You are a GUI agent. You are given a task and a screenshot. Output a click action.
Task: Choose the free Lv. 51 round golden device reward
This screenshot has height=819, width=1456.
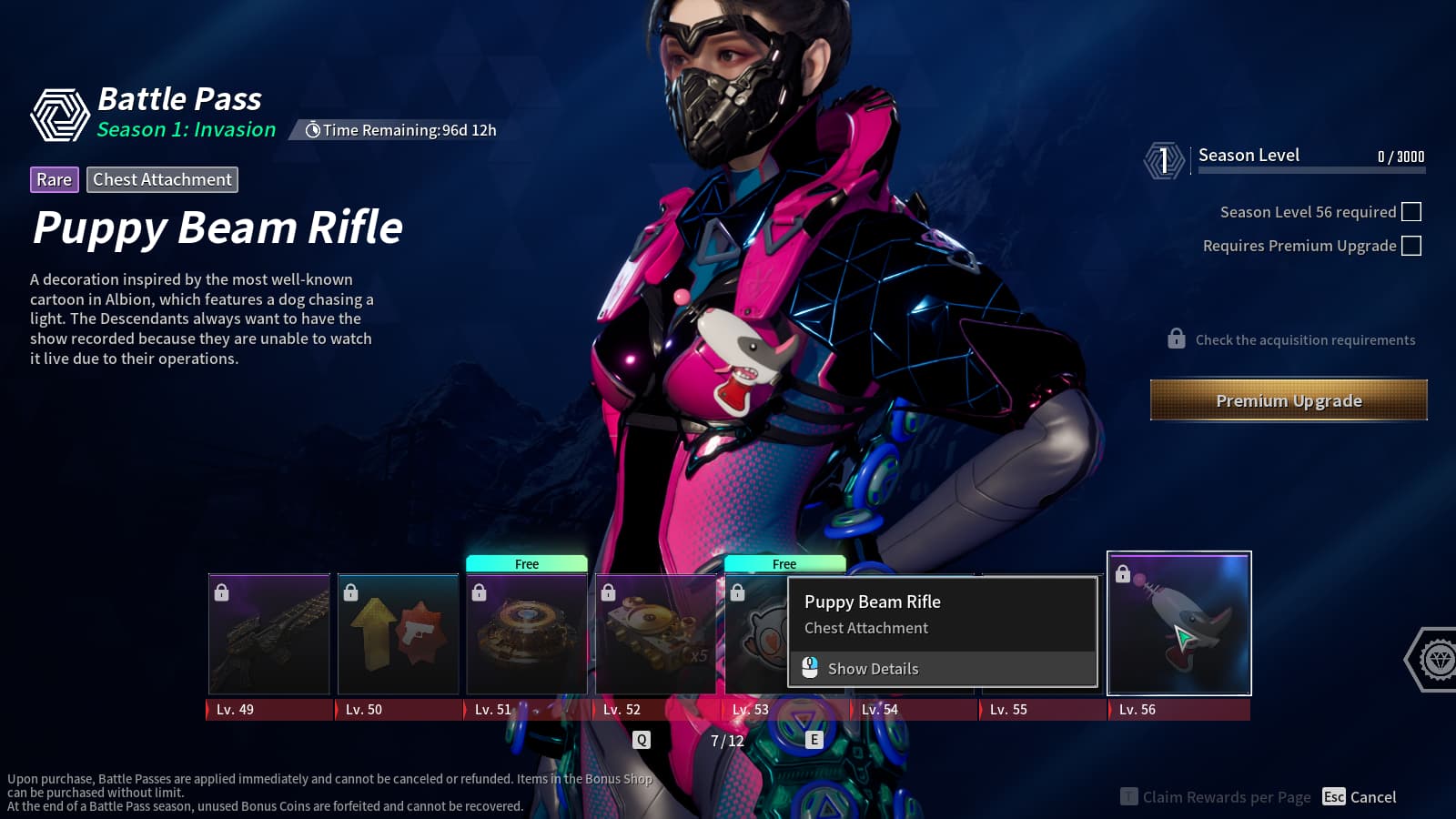527,634
